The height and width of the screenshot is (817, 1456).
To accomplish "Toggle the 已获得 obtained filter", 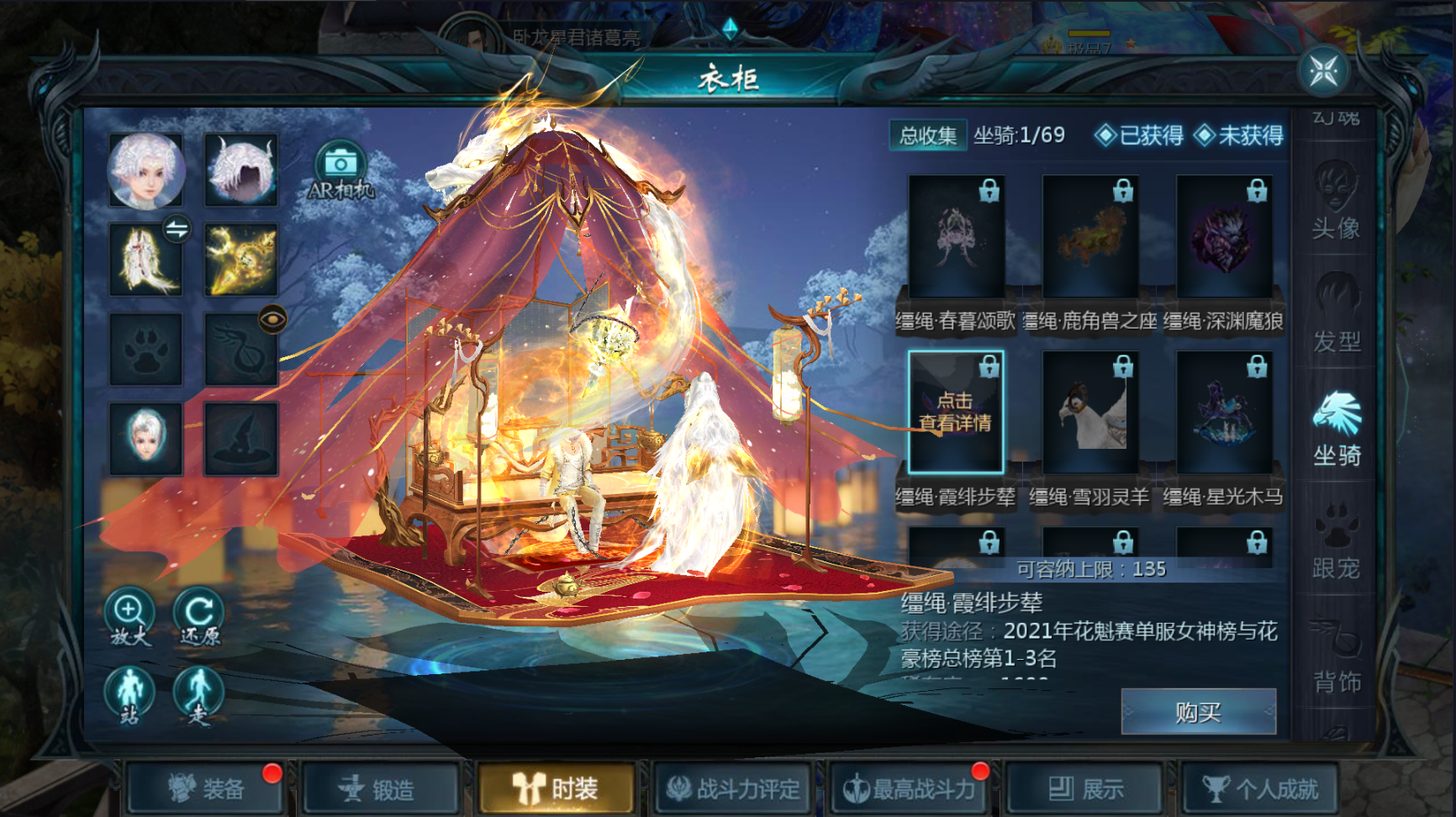I will pos(1139,135).
